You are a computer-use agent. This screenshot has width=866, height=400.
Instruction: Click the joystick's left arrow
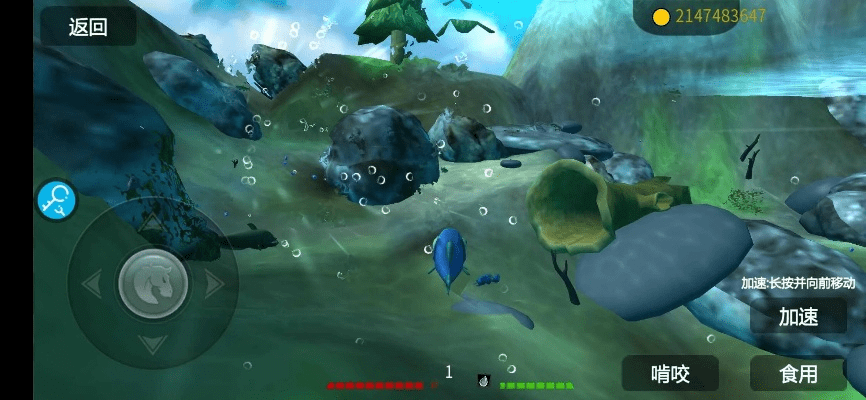[x=91, y=284]
